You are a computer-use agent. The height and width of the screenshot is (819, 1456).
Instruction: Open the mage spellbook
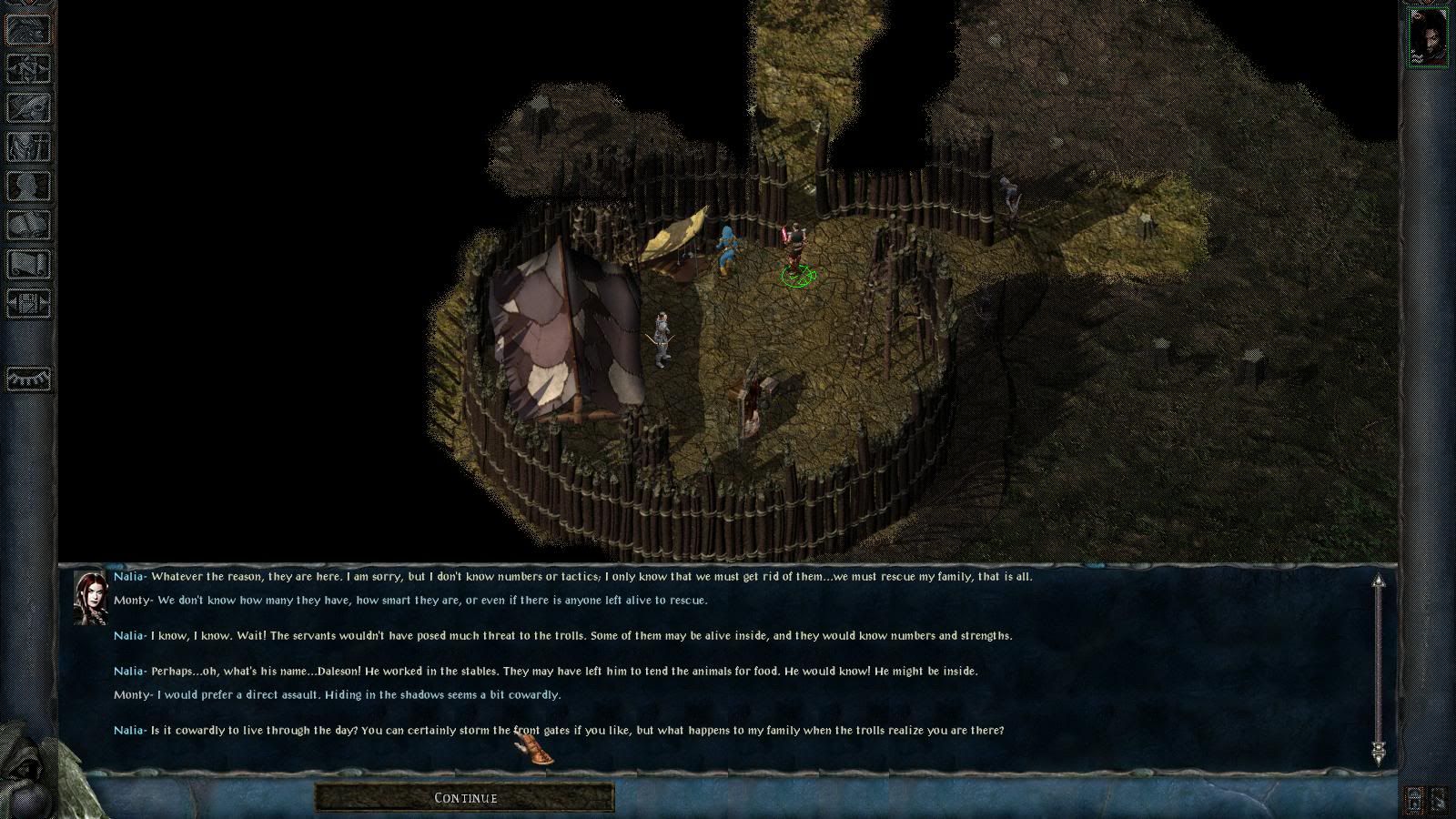pyautogui.click(x=28, y=225)
